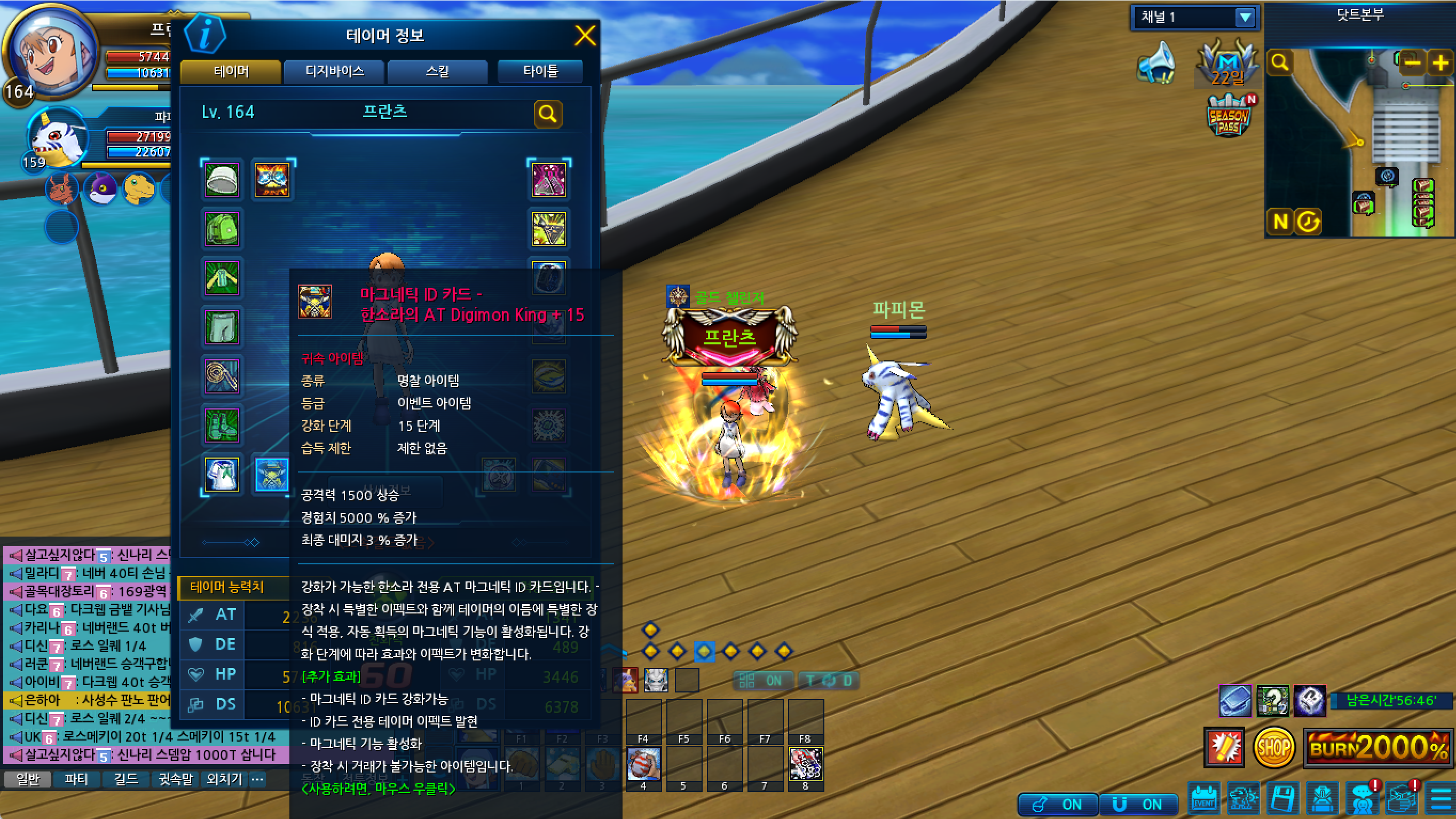The height and width of the screenshot is (819, 1456).
Task: Switch chat to the 길드 tab
Action: [125, 779]
